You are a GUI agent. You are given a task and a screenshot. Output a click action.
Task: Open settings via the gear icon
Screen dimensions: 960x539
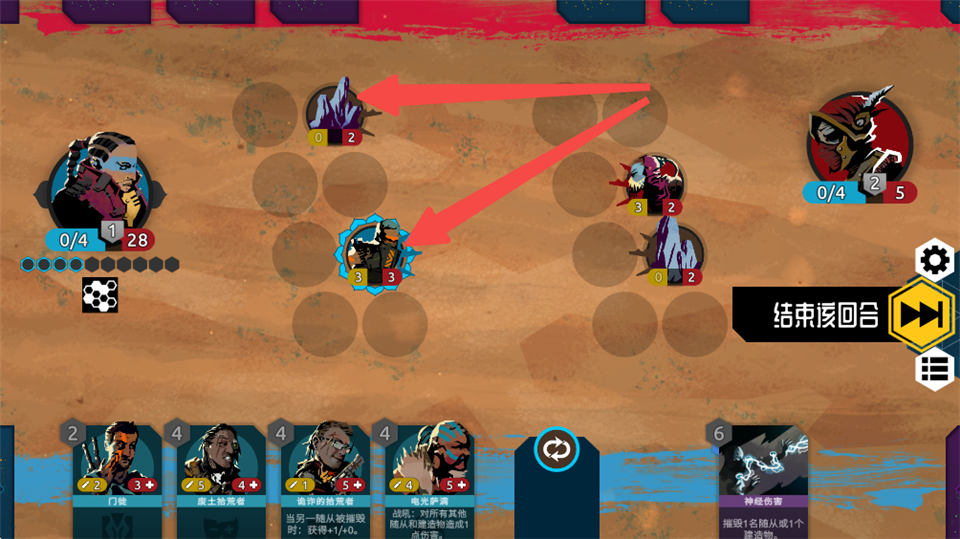coord(935,260)
